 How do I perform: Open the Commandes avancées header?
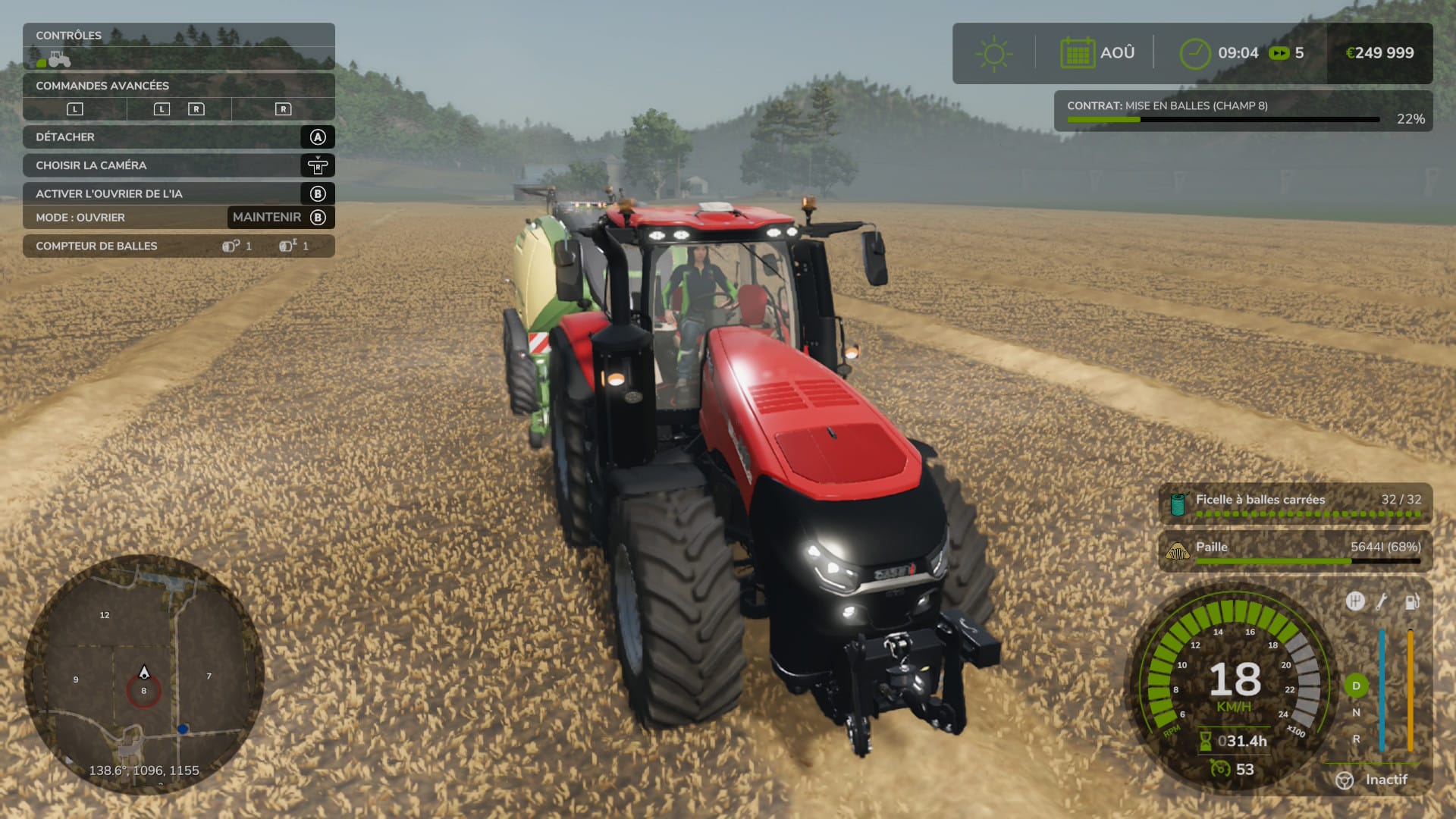[178, 86]
